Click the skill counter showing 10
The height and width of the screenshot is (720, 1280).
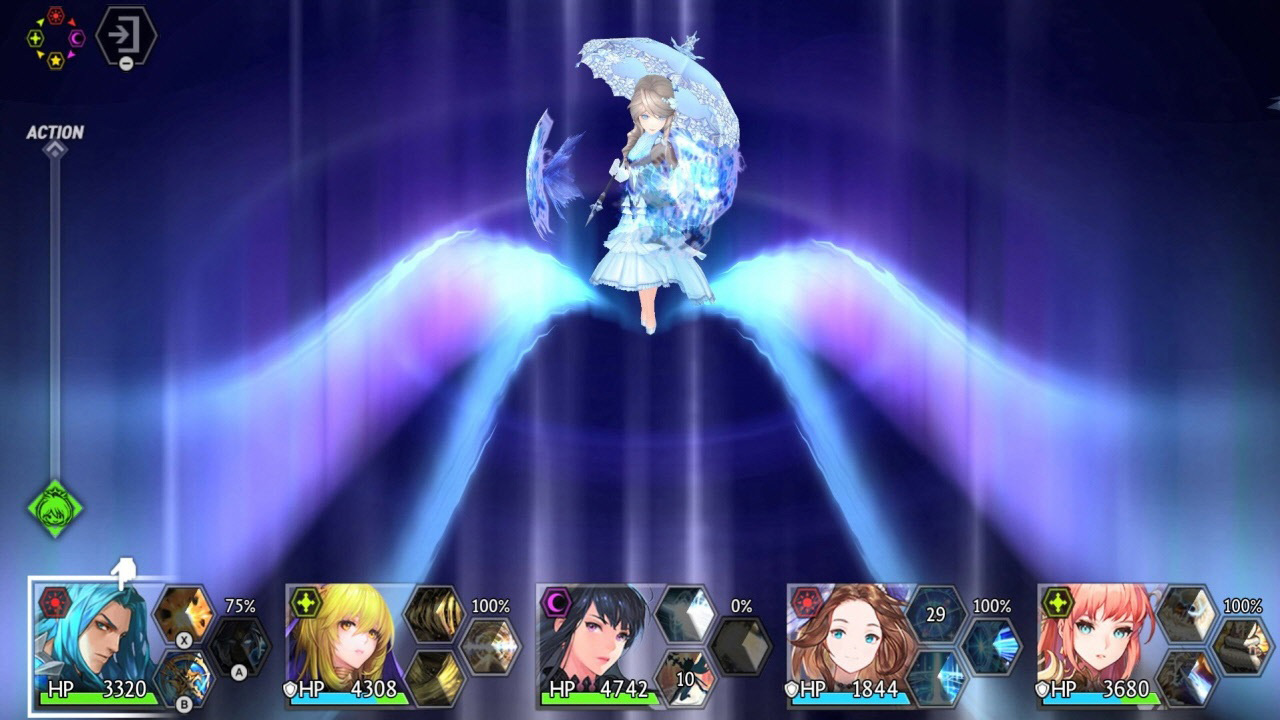point(684,679)
